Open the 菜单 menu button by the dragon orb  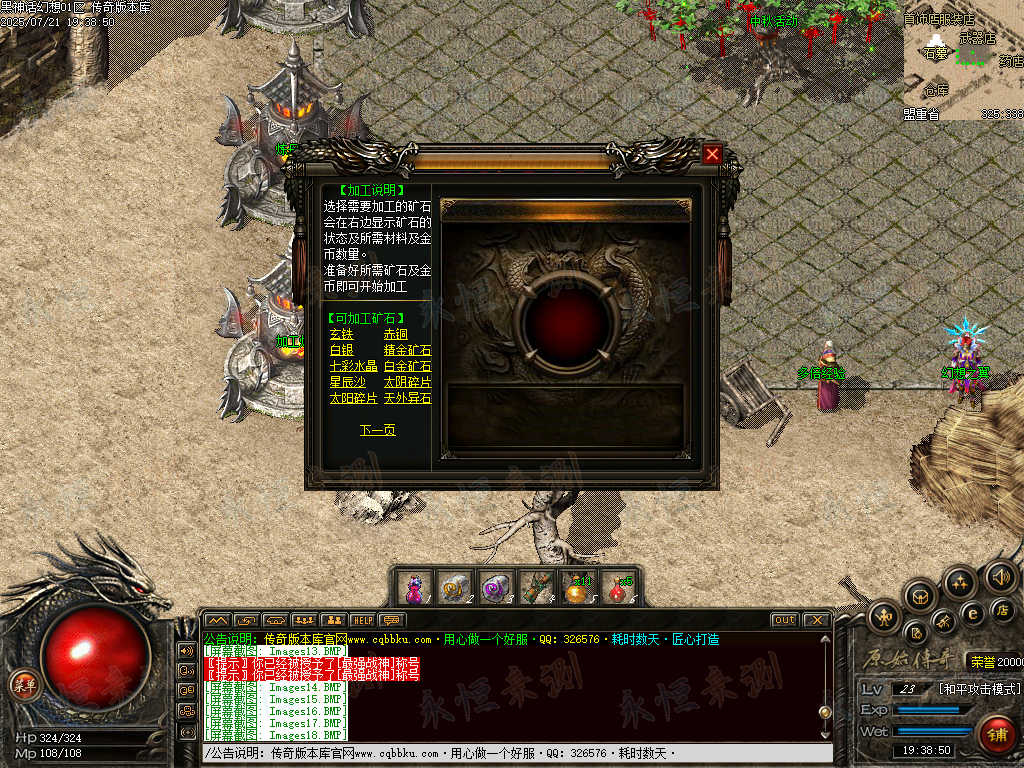(22, 685)
